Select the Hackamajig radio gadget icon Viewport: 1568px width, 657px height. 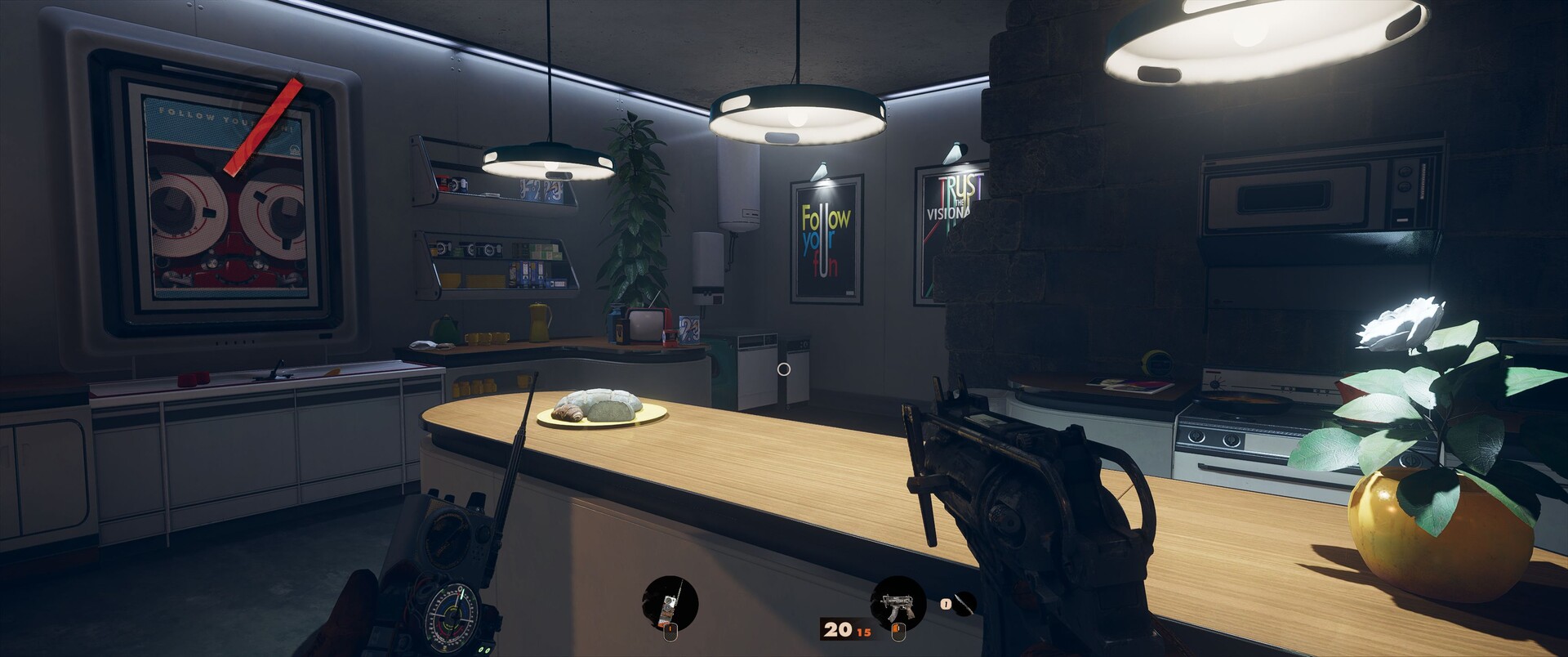click(670, 604)
